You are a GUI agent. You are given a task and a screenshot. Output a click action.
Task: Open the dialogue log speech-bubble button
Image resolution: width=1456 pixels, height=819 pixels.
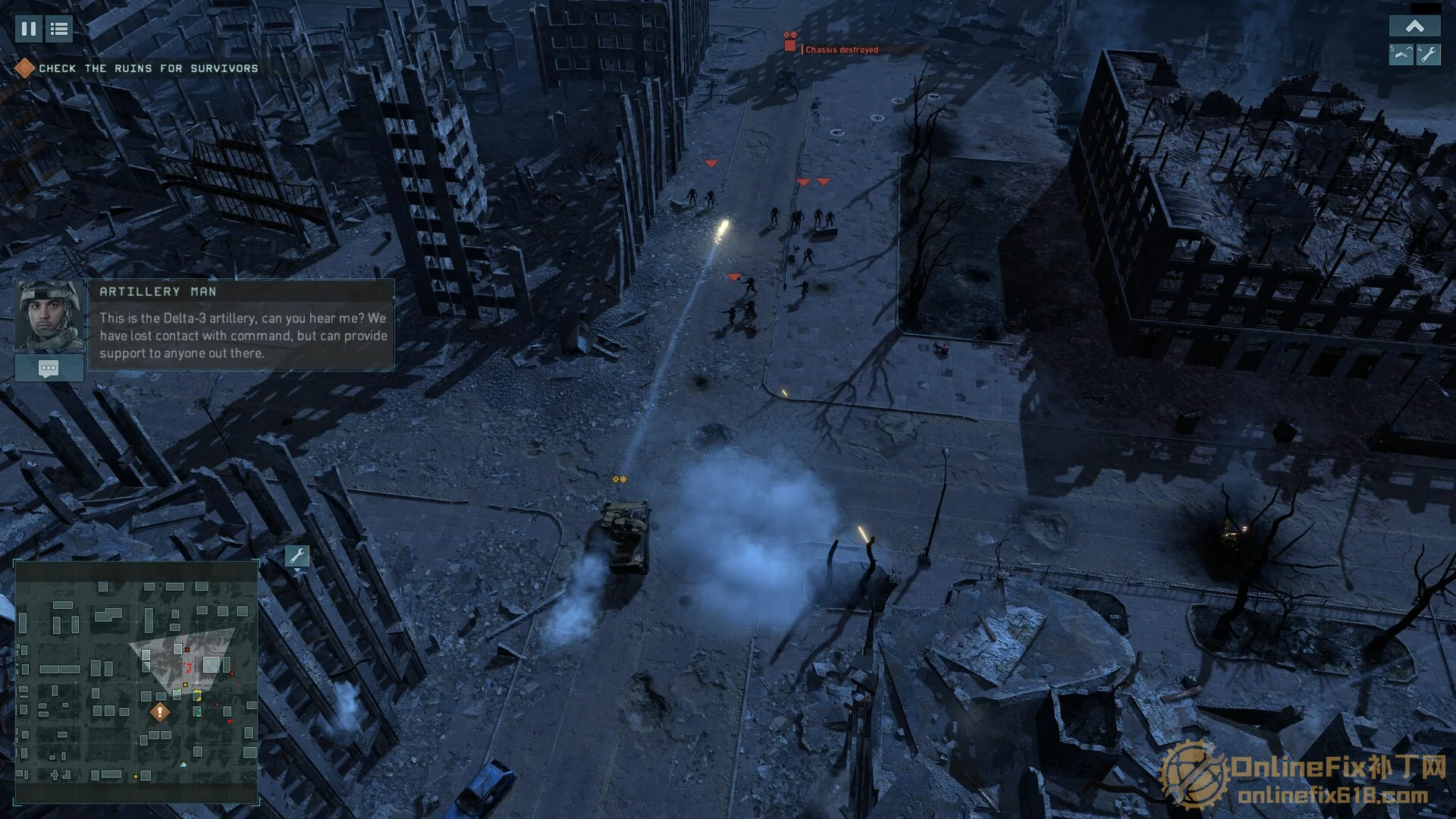coord(49,369)
